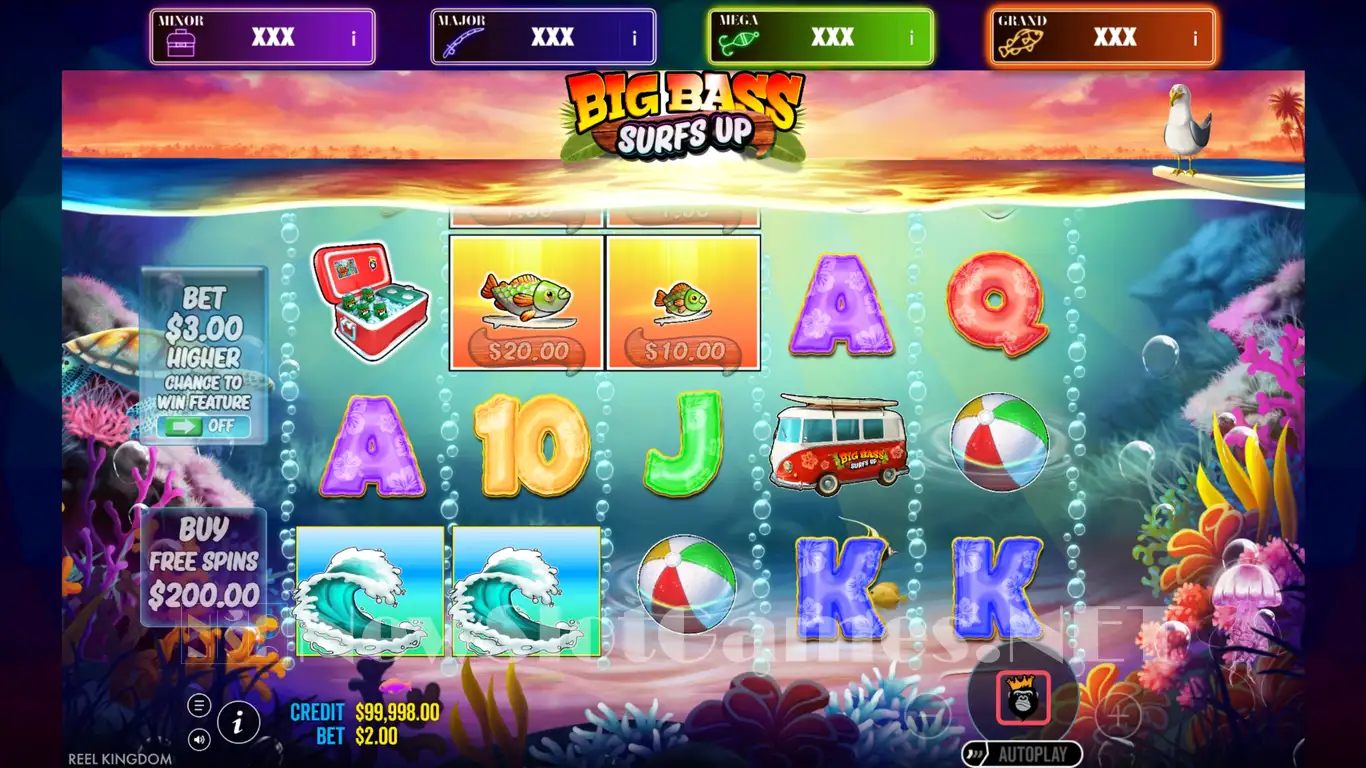Viewport: 1366px width, 768px height.
Task: Increase bet with the plus button
Action: (x=1118, y=717)
